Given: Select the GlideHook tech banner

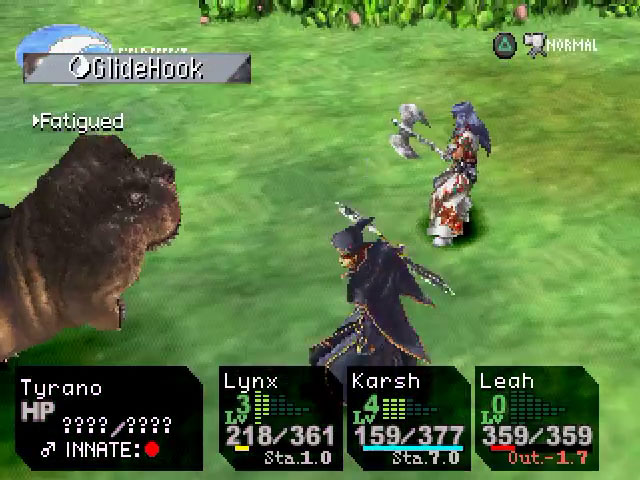Looking at the screenshot, I should pyautogui.click(x=136, y=68).
